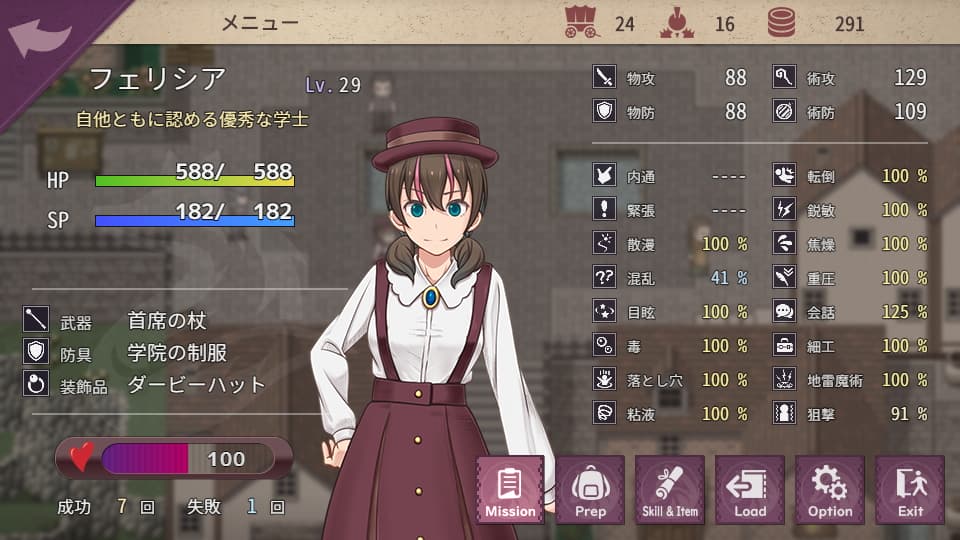Select the 首席の杖 weapon slot
Image resolution: width=960 pixels, height=540 pixels.
[167, 321]
